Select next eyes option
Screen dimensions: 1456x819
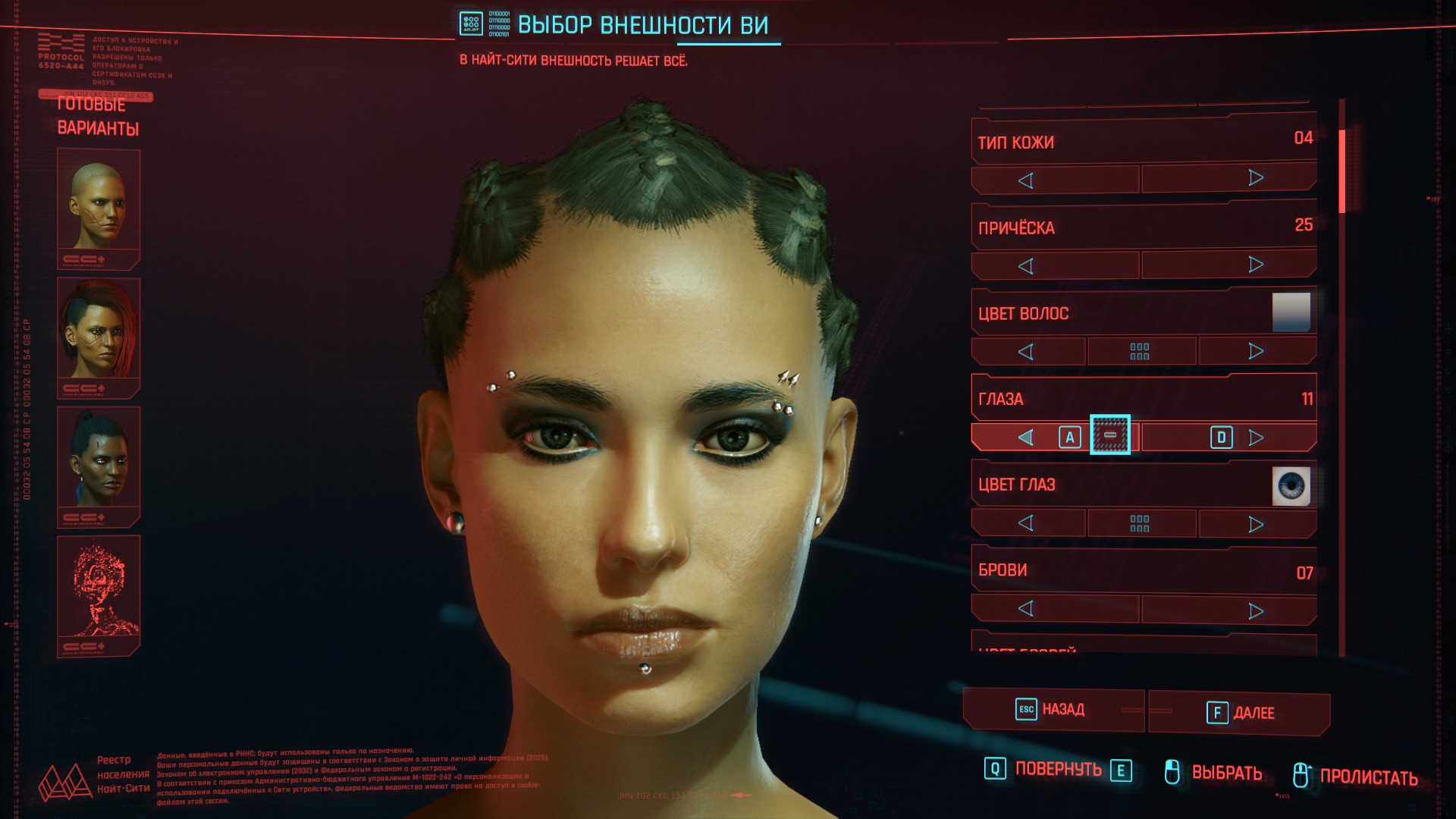(x=1256, y=438)
